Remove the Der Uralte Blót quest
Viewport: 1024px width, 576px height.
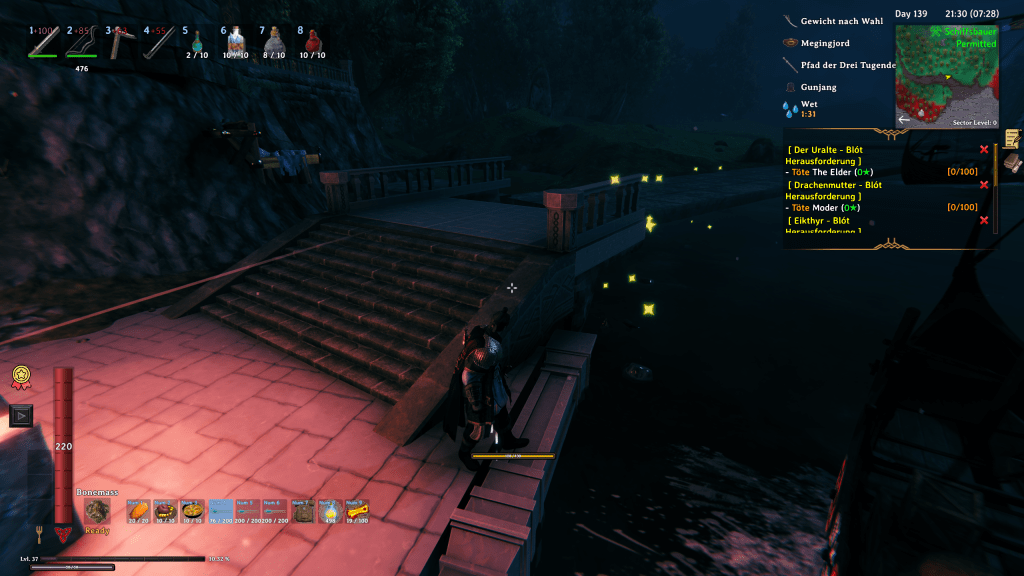click(x=984, y=150)
